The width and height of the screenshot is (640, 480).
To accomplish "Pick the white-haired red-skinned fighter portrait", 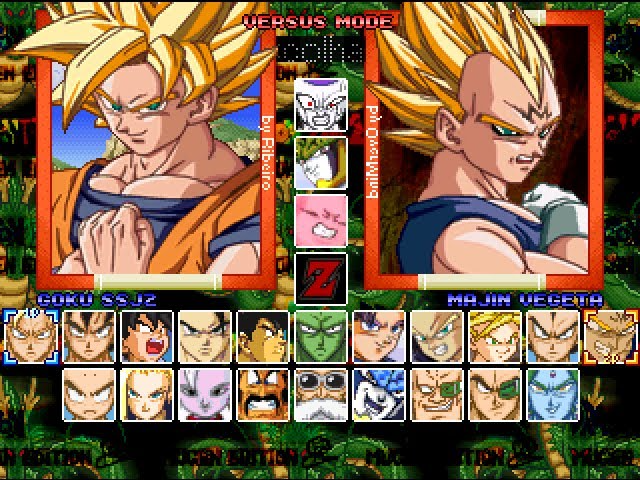I will [204, 393].
